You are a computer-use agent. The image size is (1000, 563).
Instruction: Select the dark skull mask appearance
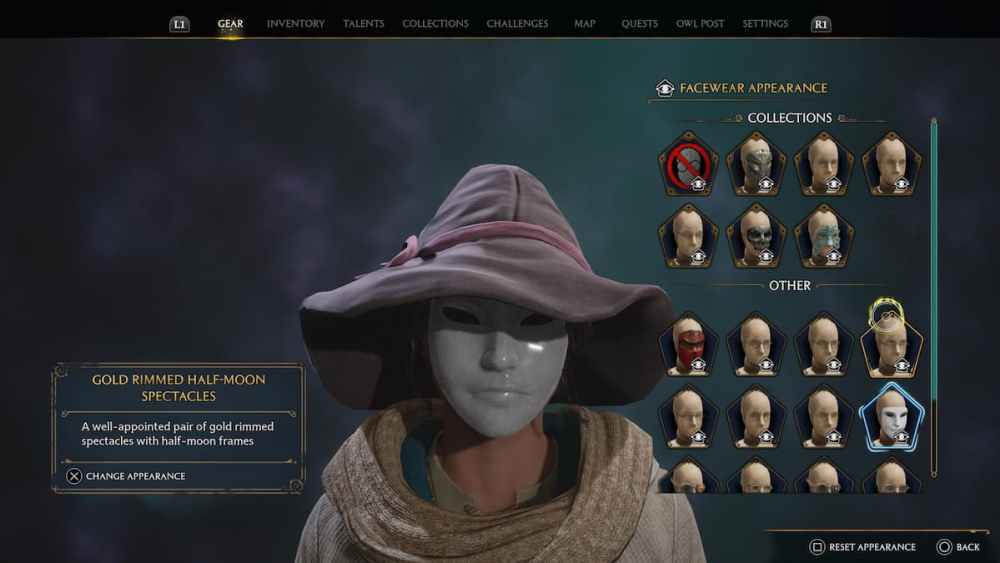coord(756,236)
